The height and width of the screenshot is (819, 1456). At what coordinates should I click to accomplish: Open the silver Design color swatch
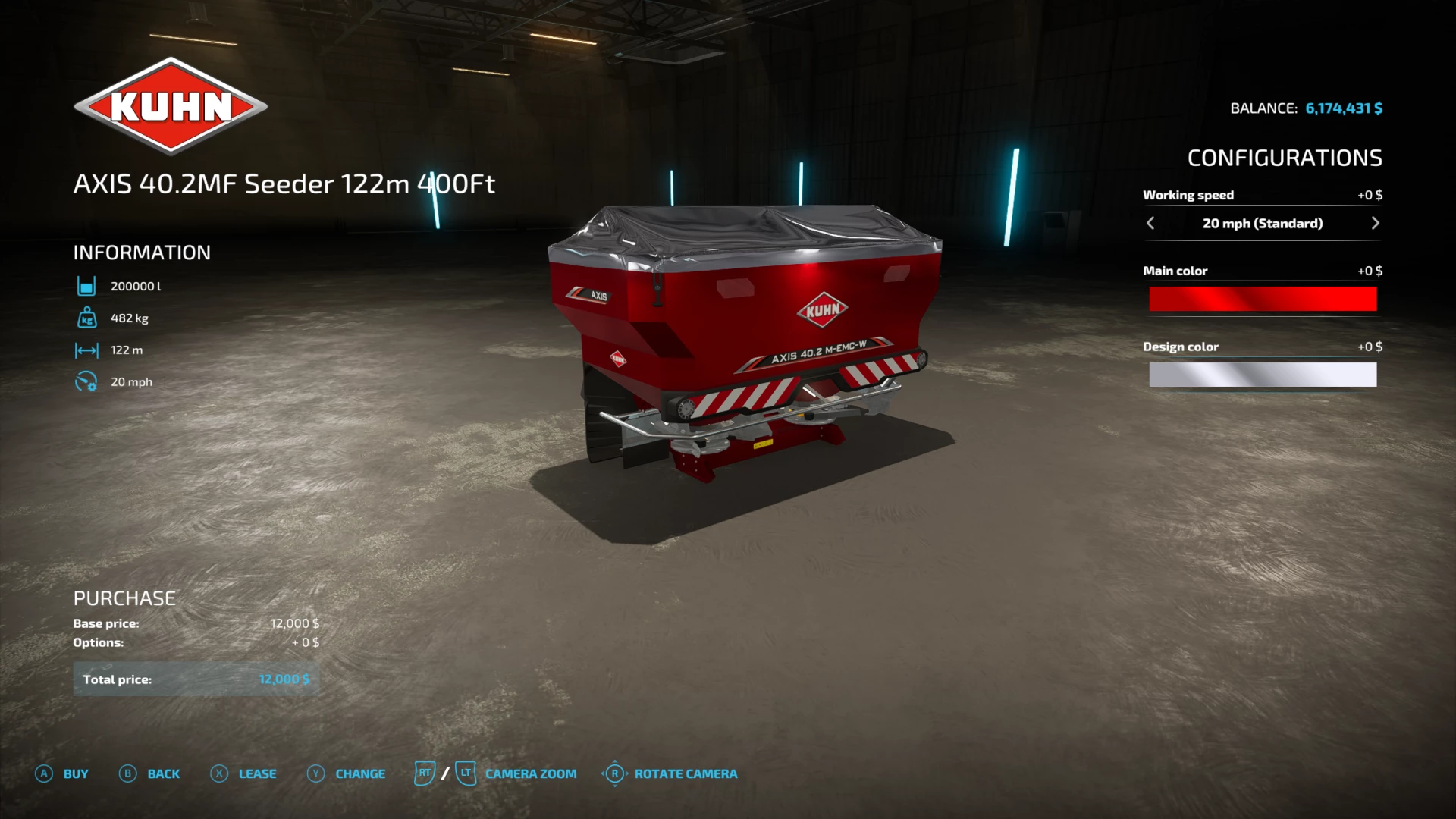pos(1262,375)
